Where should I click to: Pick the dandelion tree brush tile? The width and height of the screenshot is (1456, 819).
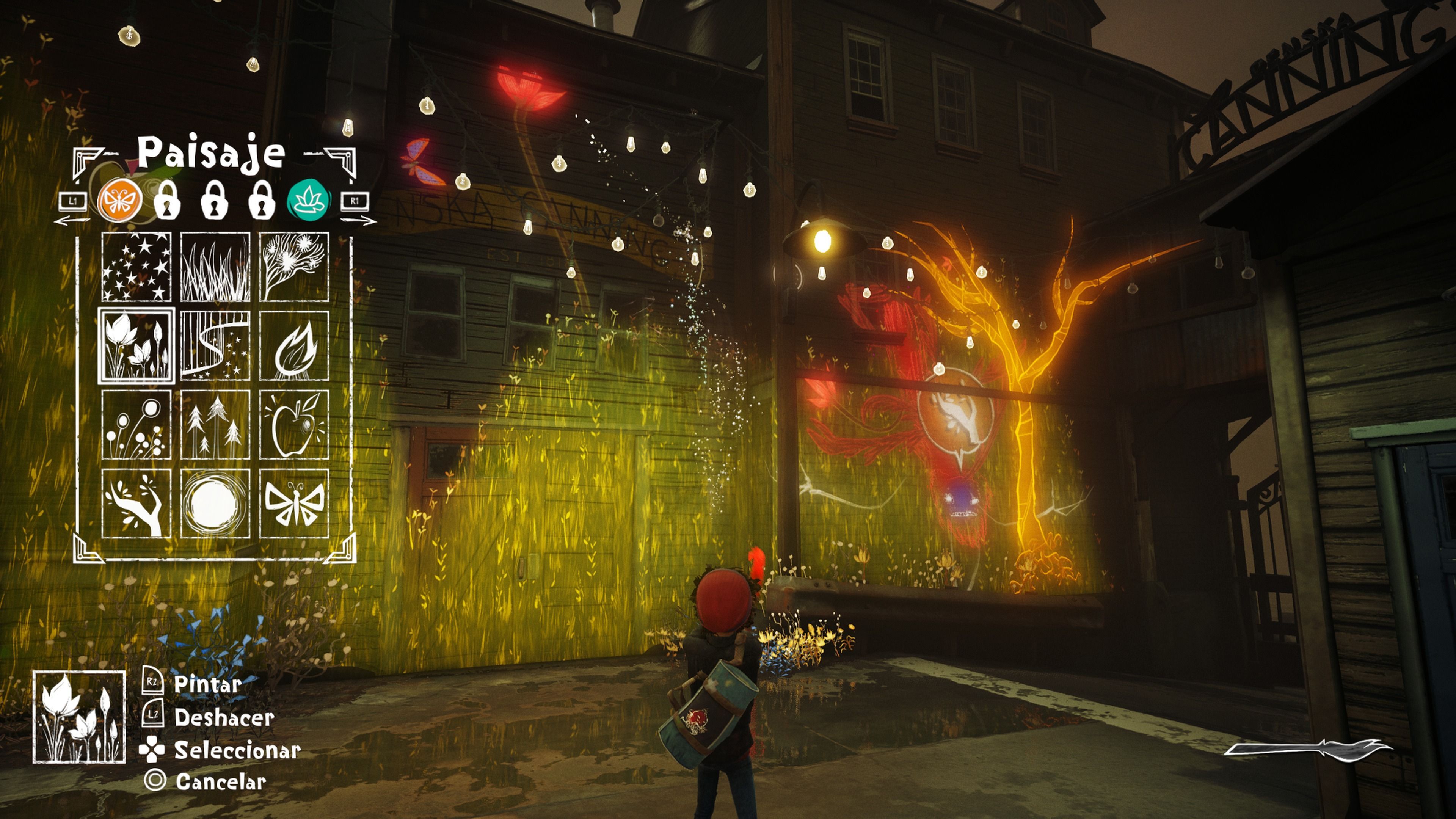point(294,266)
